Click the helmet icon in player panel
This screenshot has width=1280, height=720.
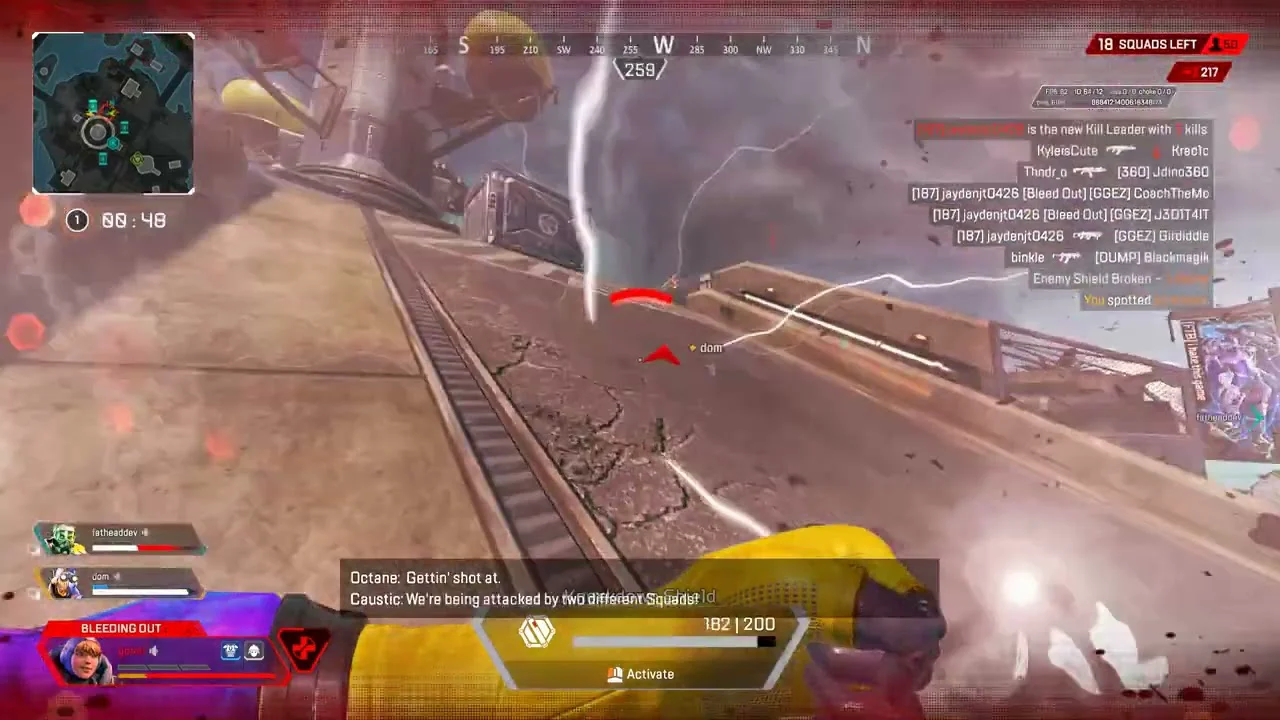pyautogui.click(x=231, y=651)
